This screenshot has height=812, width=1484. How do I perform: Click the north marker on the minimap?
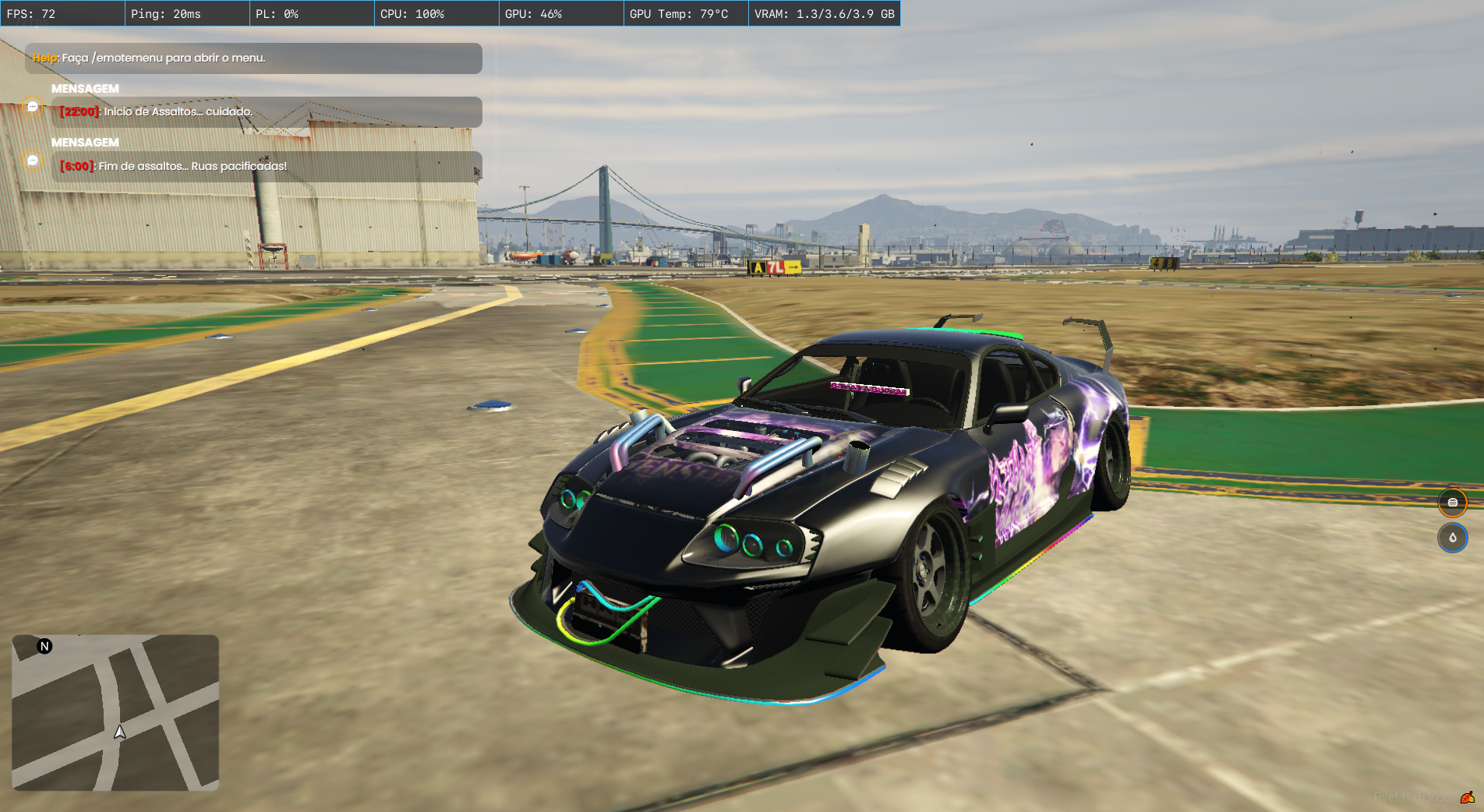pos(45,646)
